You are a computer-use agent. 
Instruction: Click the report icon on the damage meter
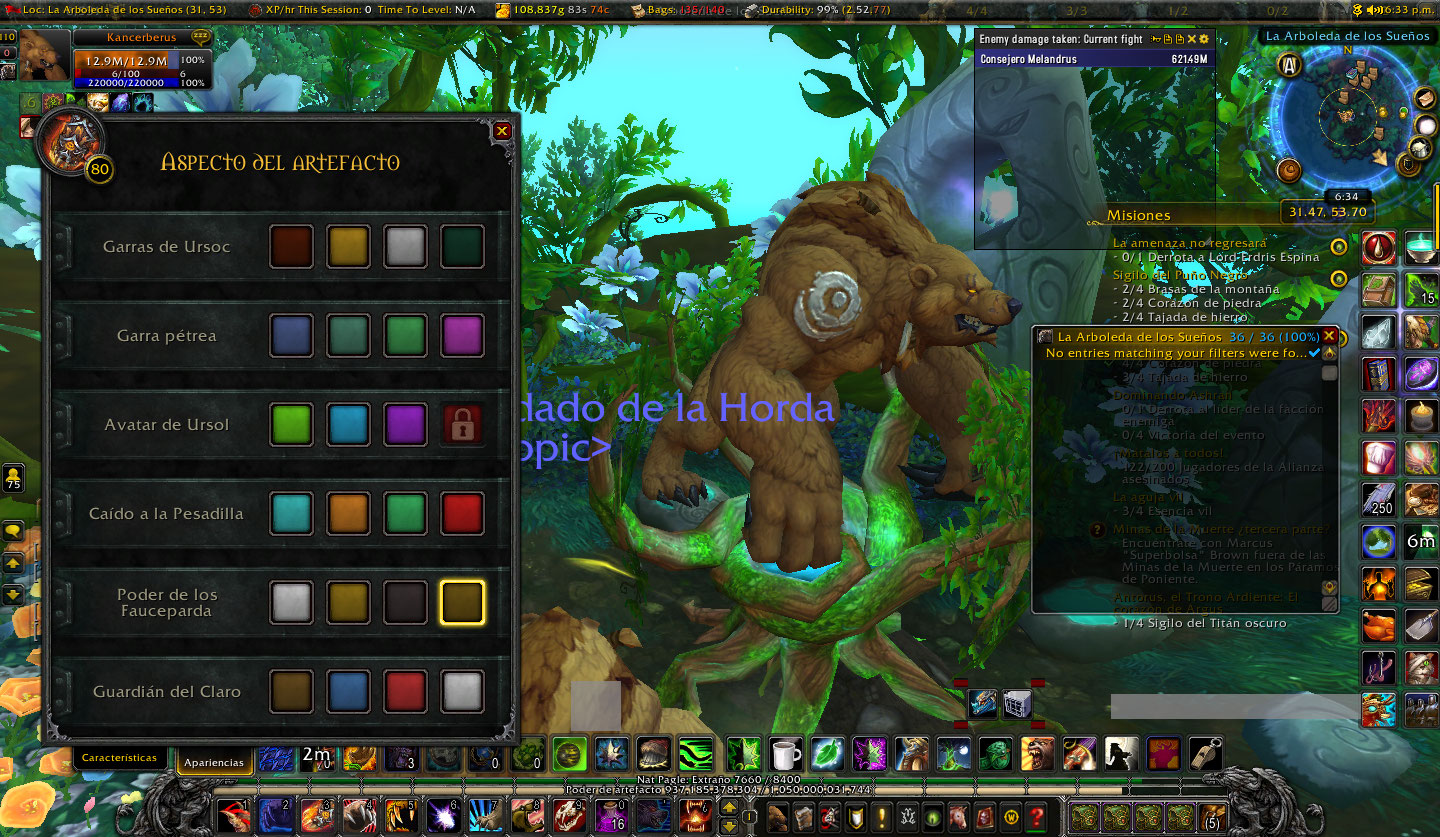[x=1168, y=39]
